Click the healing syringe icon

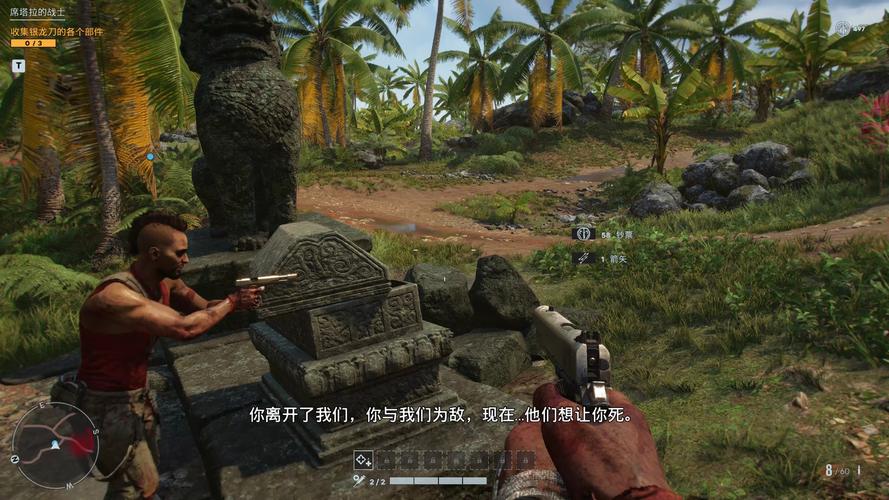(359, 481)
